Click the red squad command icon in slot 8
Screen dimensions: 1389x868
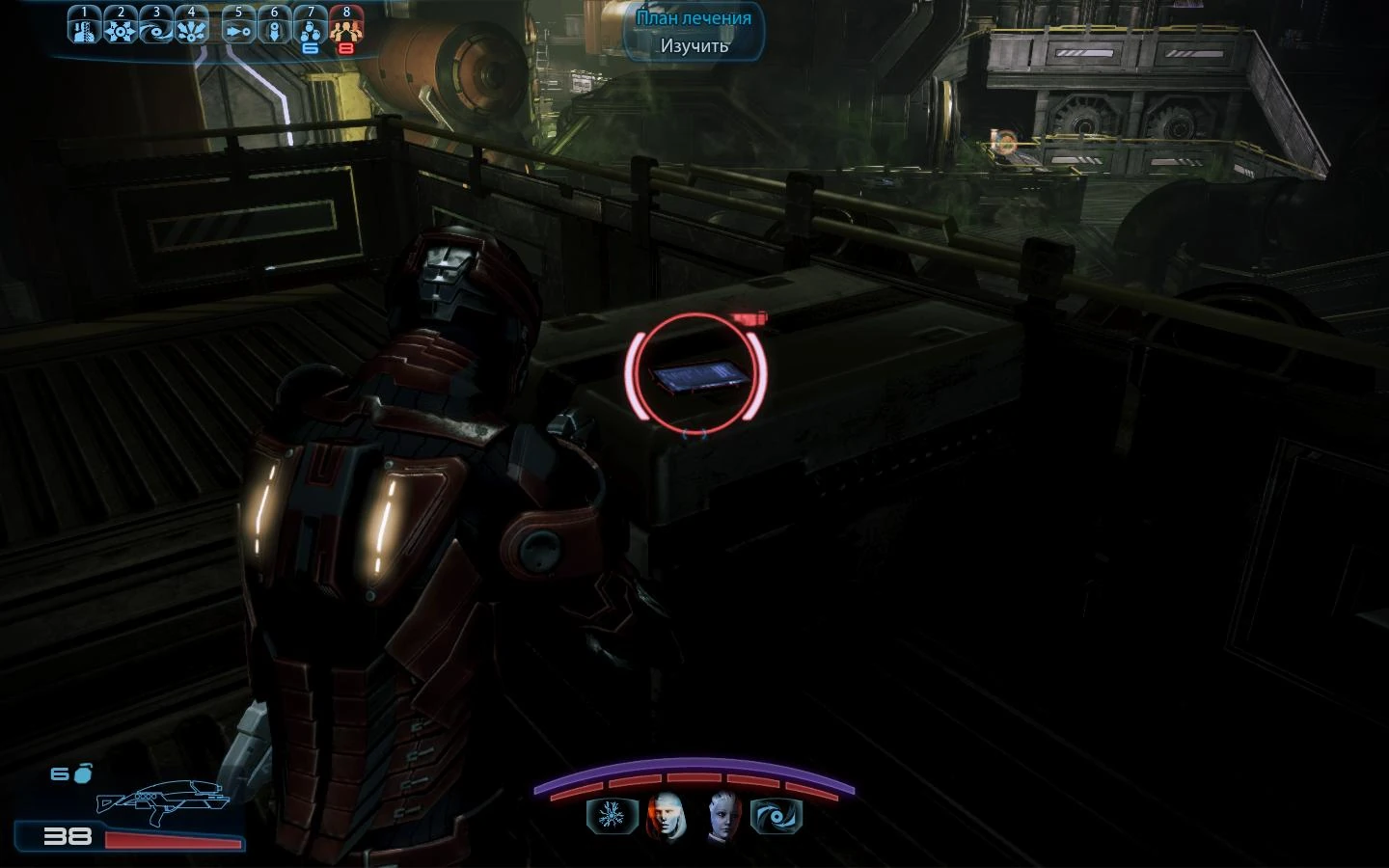click(x=345, y=24)
